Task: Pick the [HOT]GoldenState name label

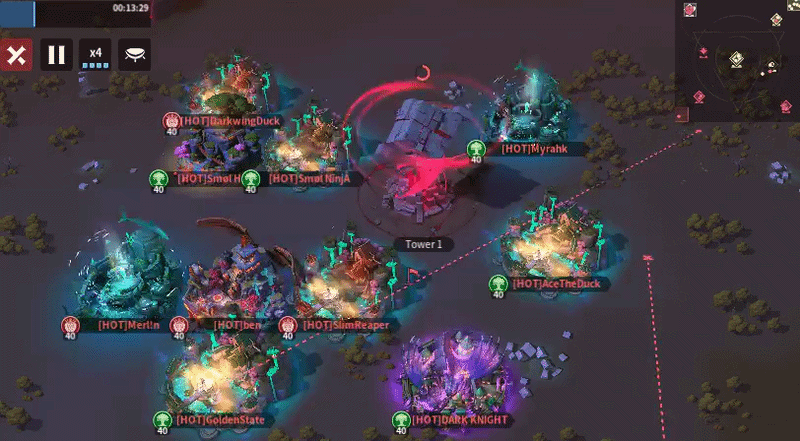Action: 220,420
